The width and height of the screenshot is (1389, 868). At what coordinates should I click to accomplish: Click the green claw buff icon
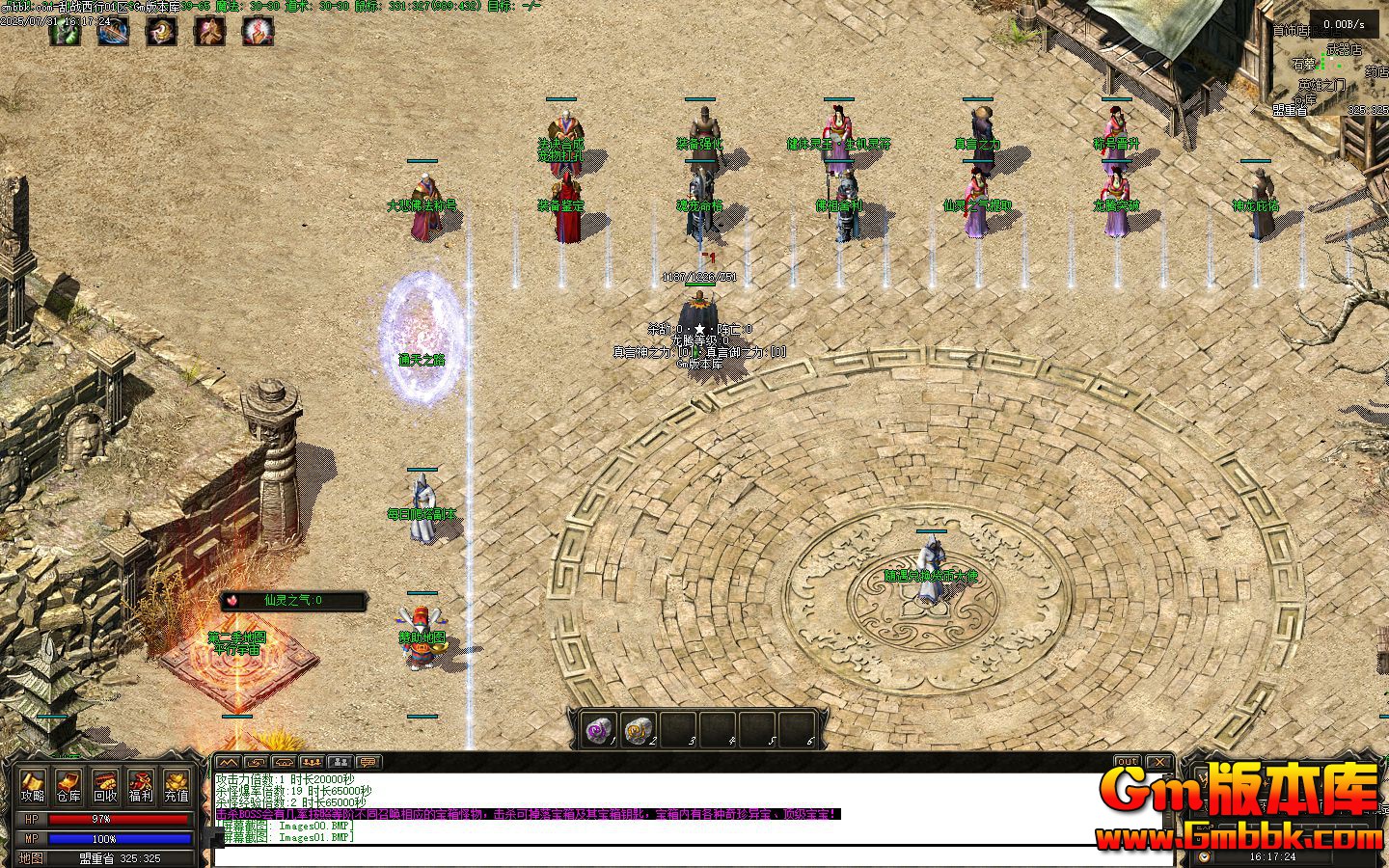point(65,31)
